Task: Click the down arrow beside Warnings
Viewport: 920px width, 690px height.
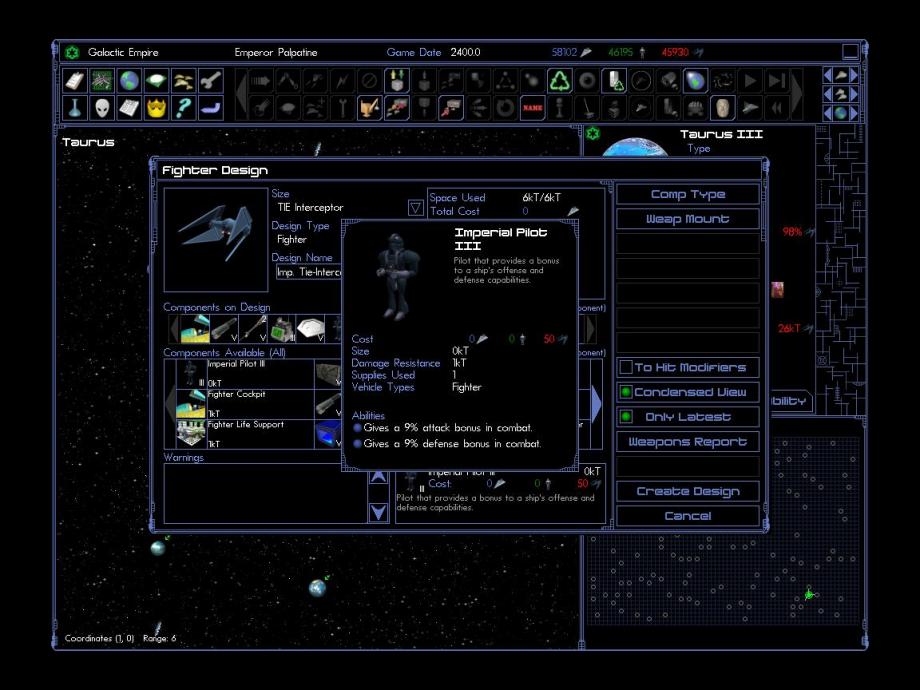Action: (379, 512)
